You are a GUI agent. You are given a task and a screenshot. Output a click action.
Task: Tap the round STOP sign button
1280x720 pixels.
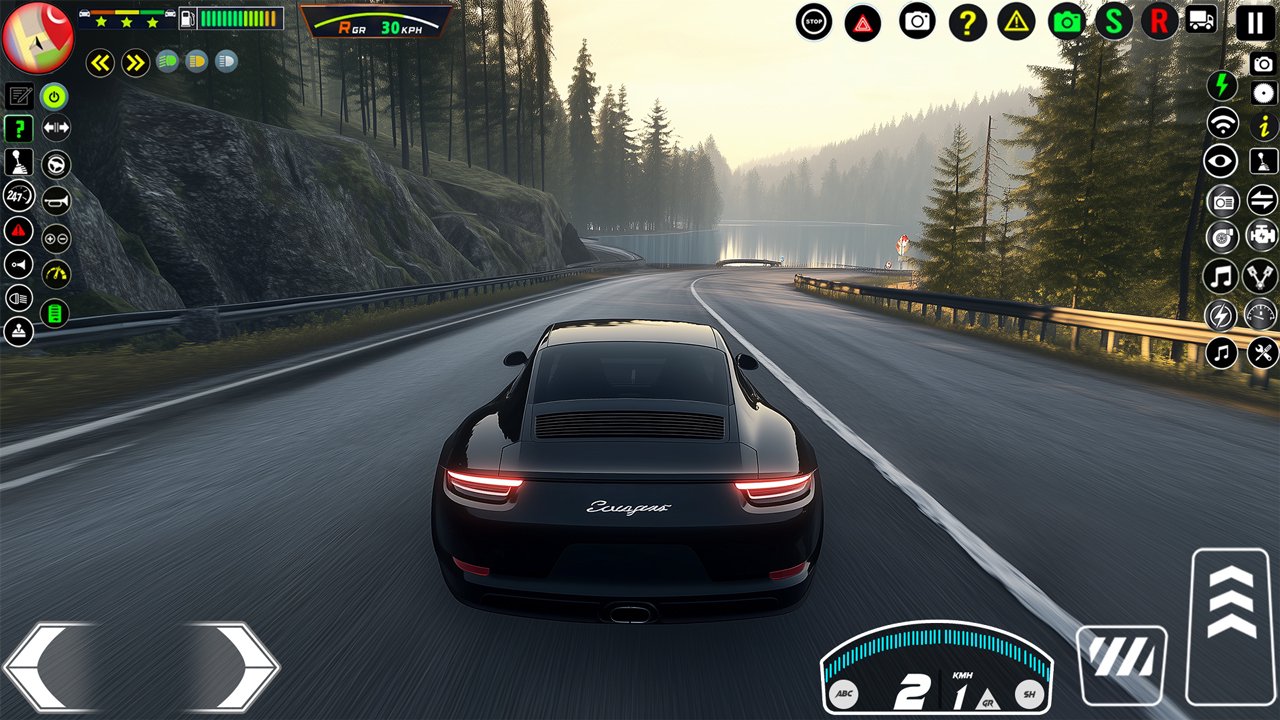tap(814, 21)
